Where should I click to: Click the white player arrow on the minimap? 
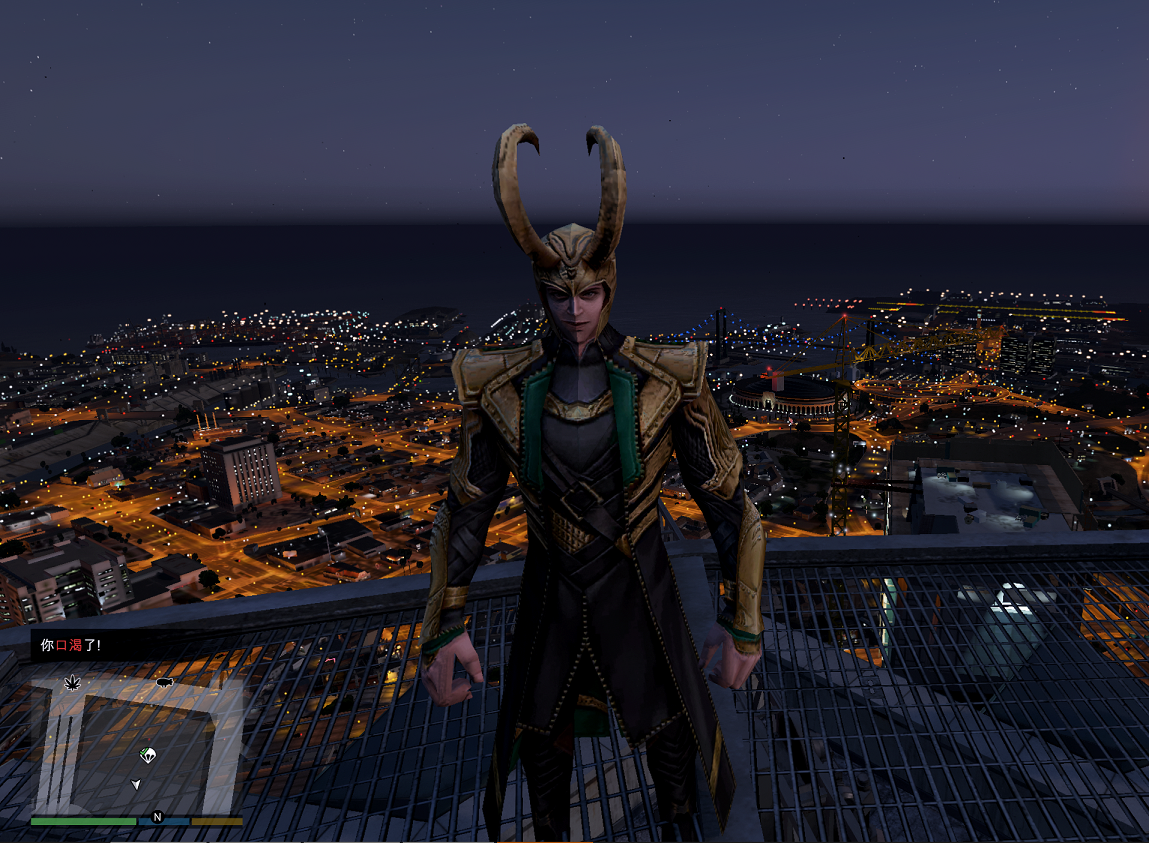[x=136, y=785]
